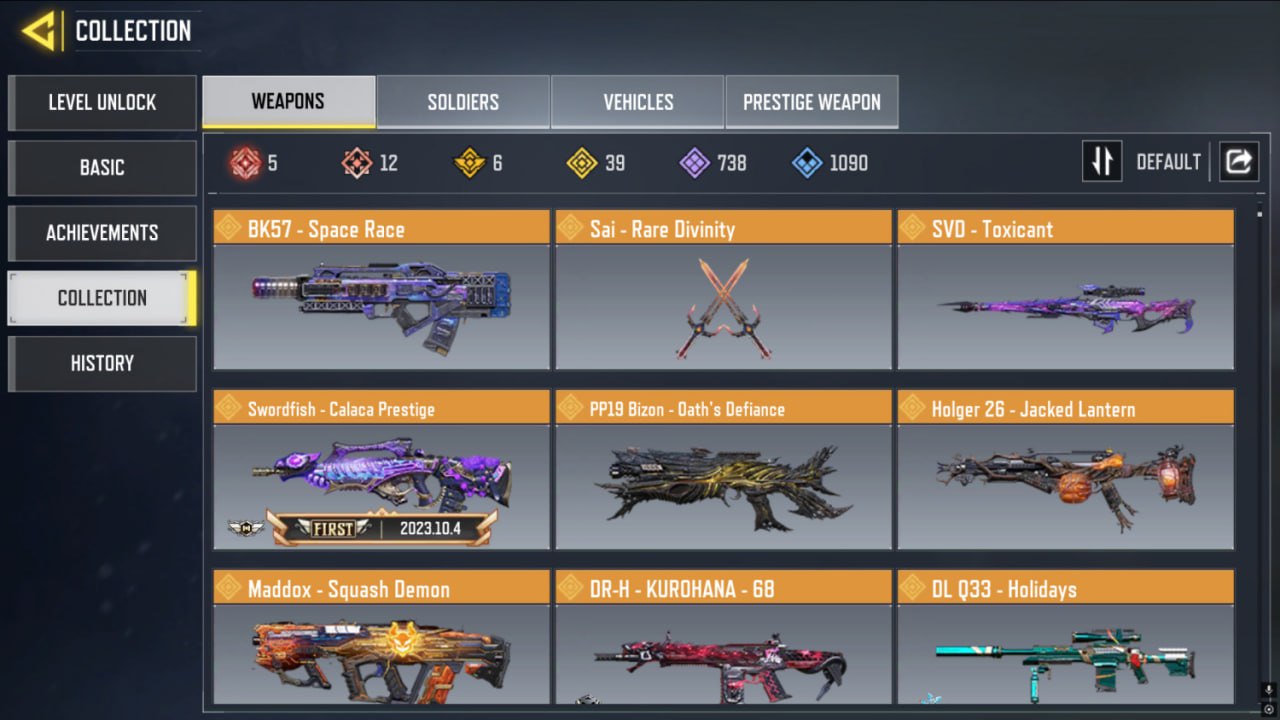Select the BK57 - Space Race weapon card
This screenshot has width=1280, height=720.
tap(381, 290)
